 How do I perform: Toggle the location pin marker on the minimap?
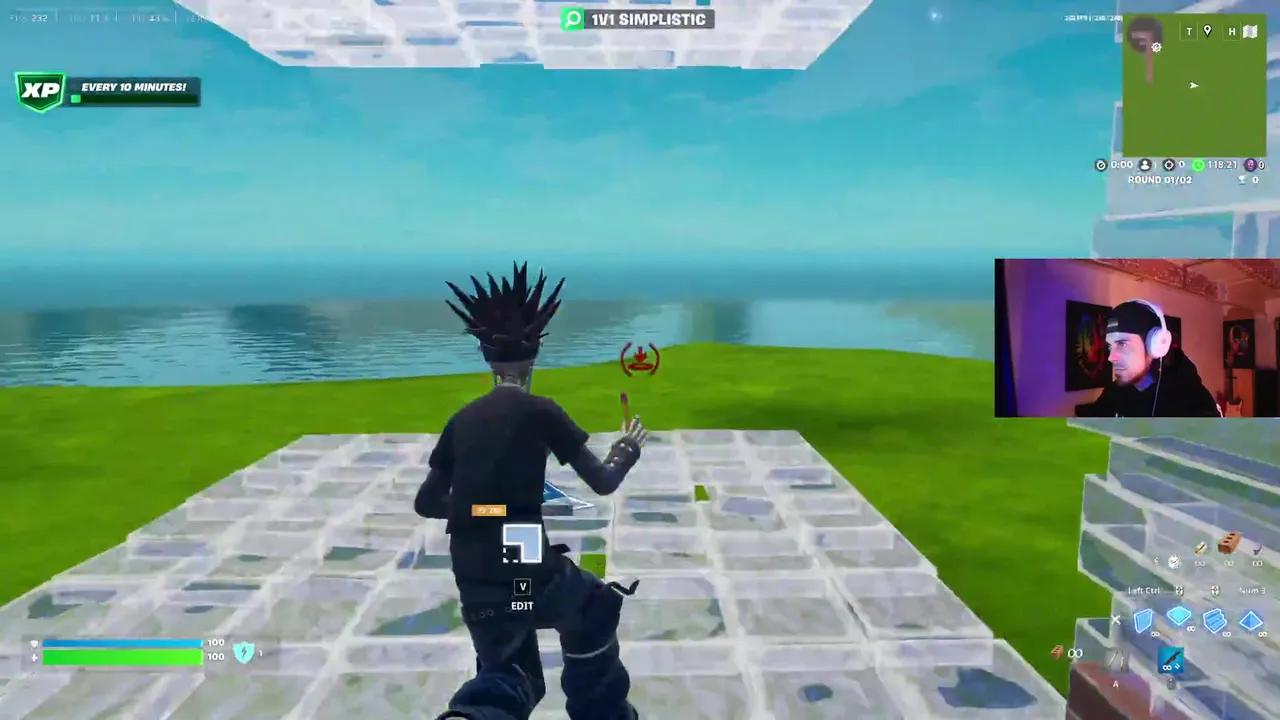click(x=1207, y=30)
